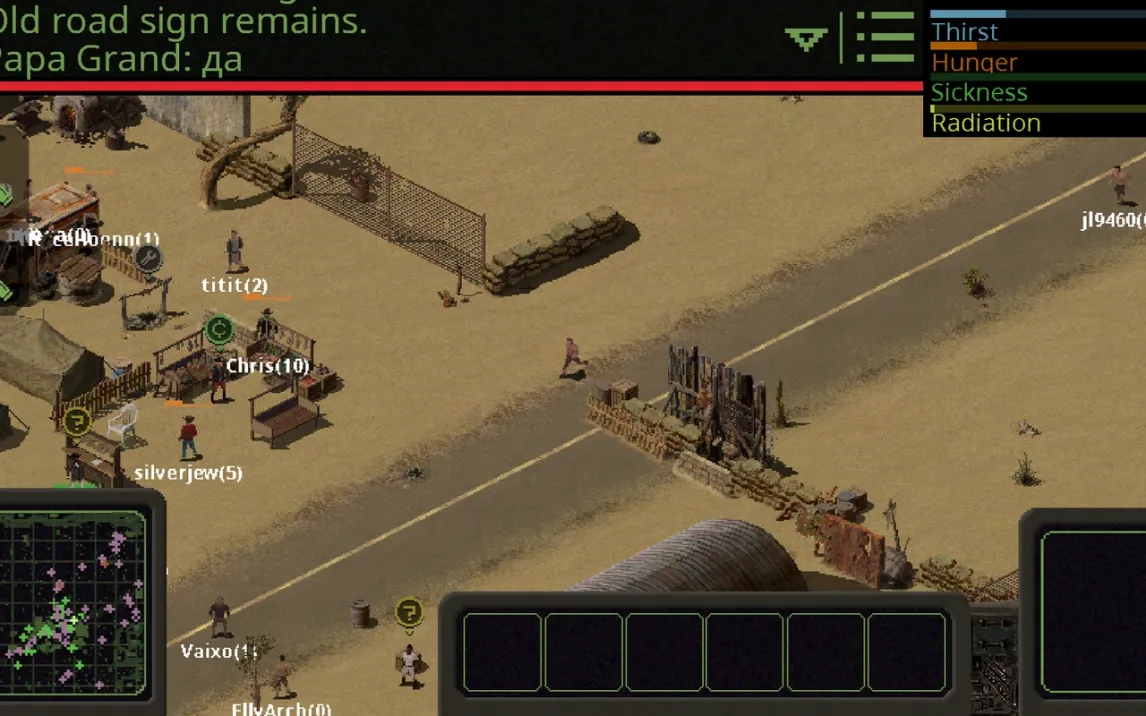Open the large empty equipment panel
1146x716 pixels.
(1094, 612)
